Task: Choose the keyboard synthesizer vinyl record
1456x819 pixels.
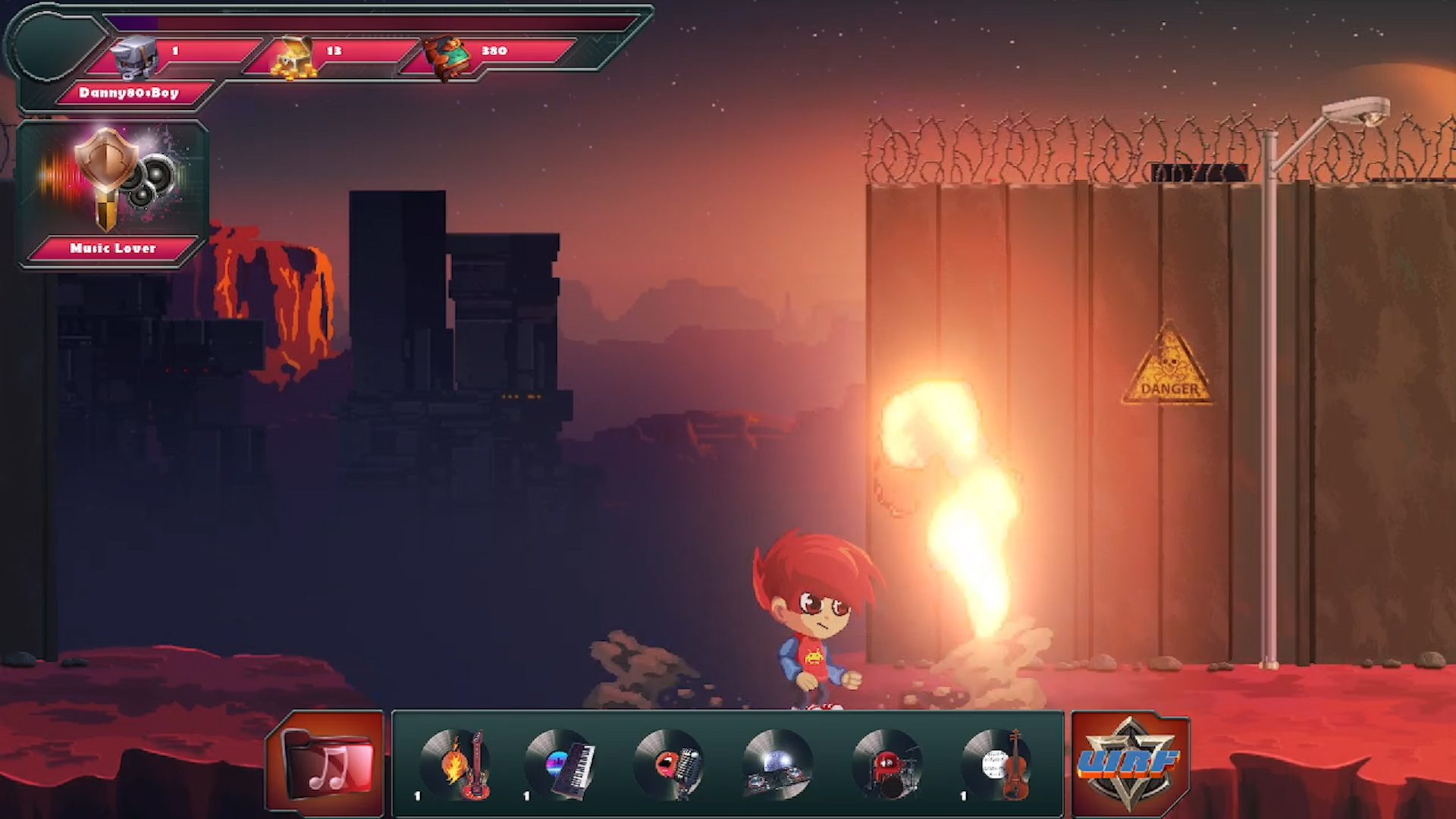Action: (562, 764)
